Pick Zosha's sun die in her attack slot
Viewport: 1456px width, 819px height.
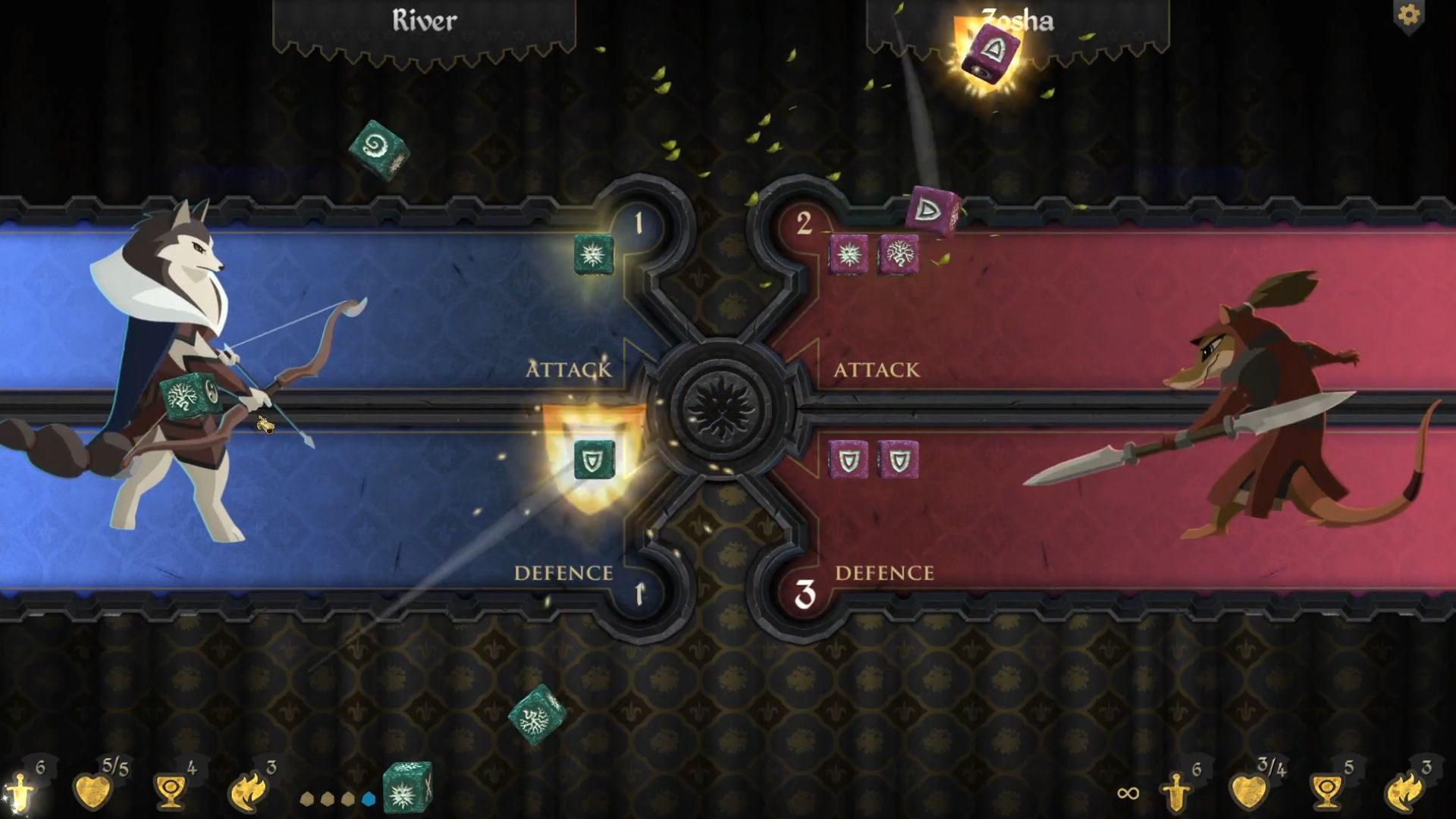[x=849, y=254]
